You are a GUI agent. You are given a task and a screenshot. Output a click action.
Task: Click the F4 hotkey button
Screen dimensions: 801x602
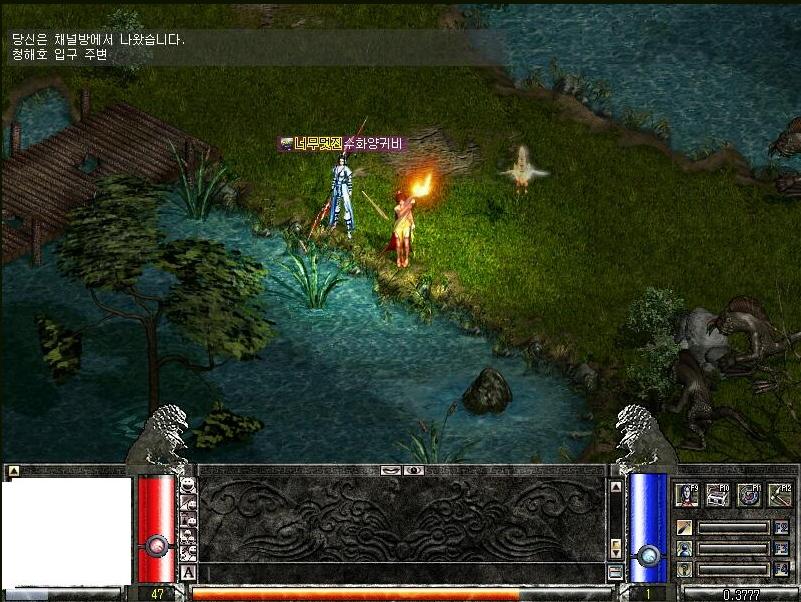(x=781, y=569)
